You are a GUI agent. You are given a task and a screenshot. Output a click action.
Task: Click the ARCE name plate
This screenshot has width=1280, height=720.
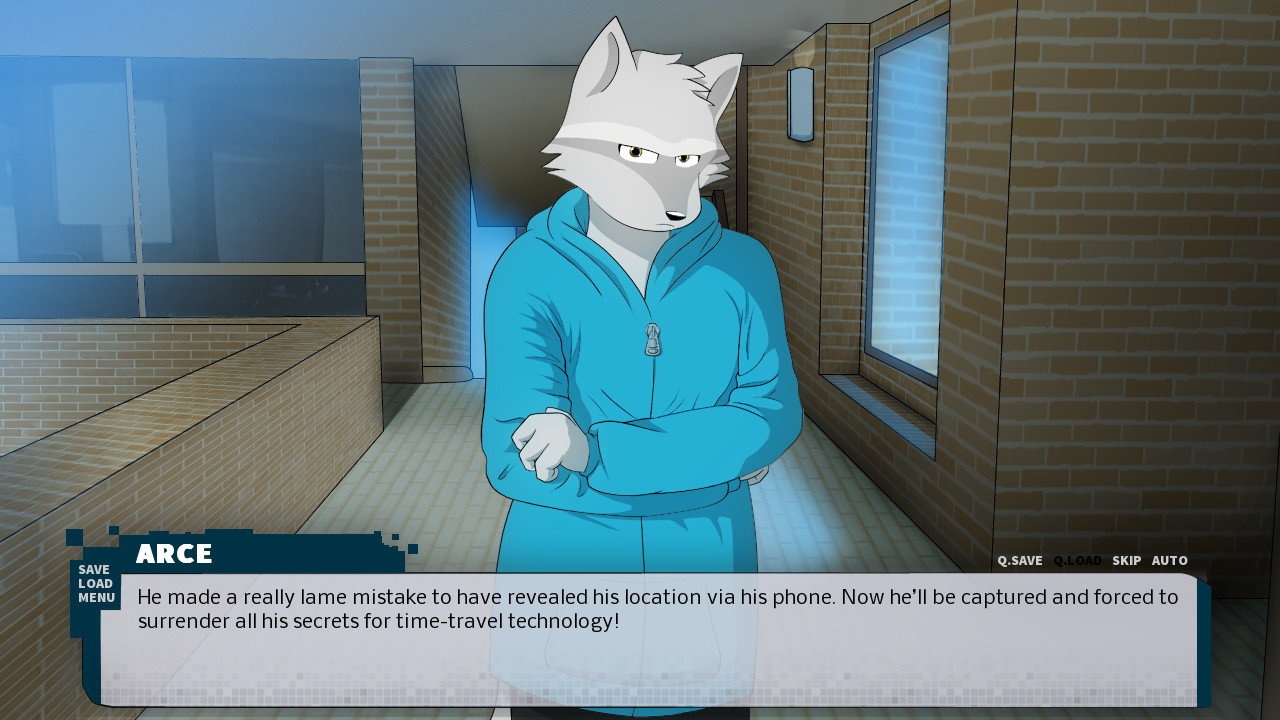point(174,554)
